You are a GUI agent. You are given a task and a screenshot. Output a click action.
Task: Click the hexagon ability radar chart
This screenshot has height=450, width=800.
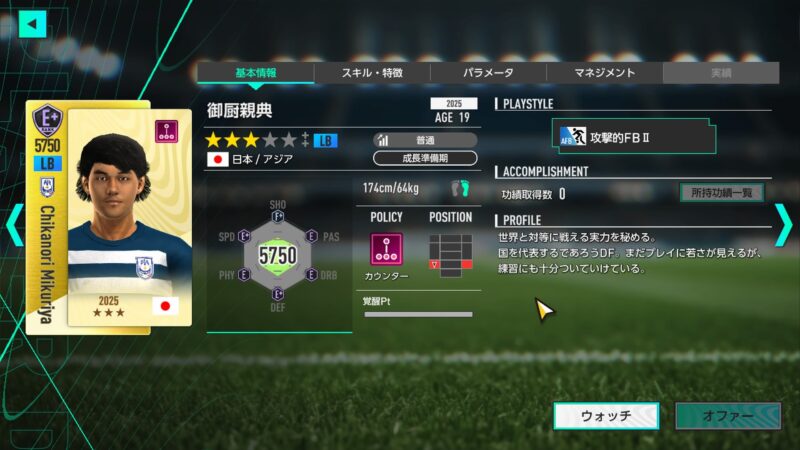277,256
